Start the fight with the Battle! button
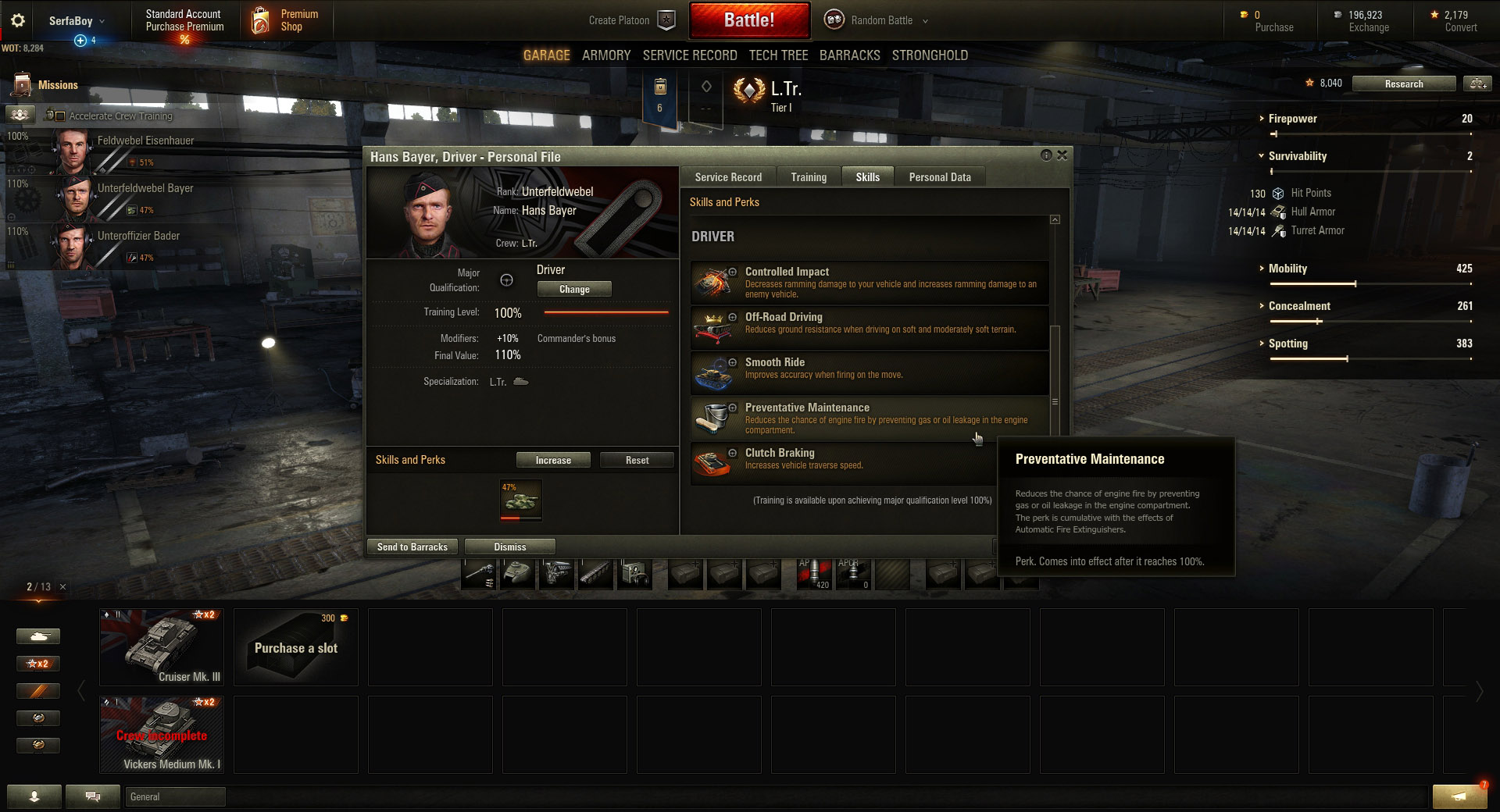The image size is (1500, 812). [748, 20]
